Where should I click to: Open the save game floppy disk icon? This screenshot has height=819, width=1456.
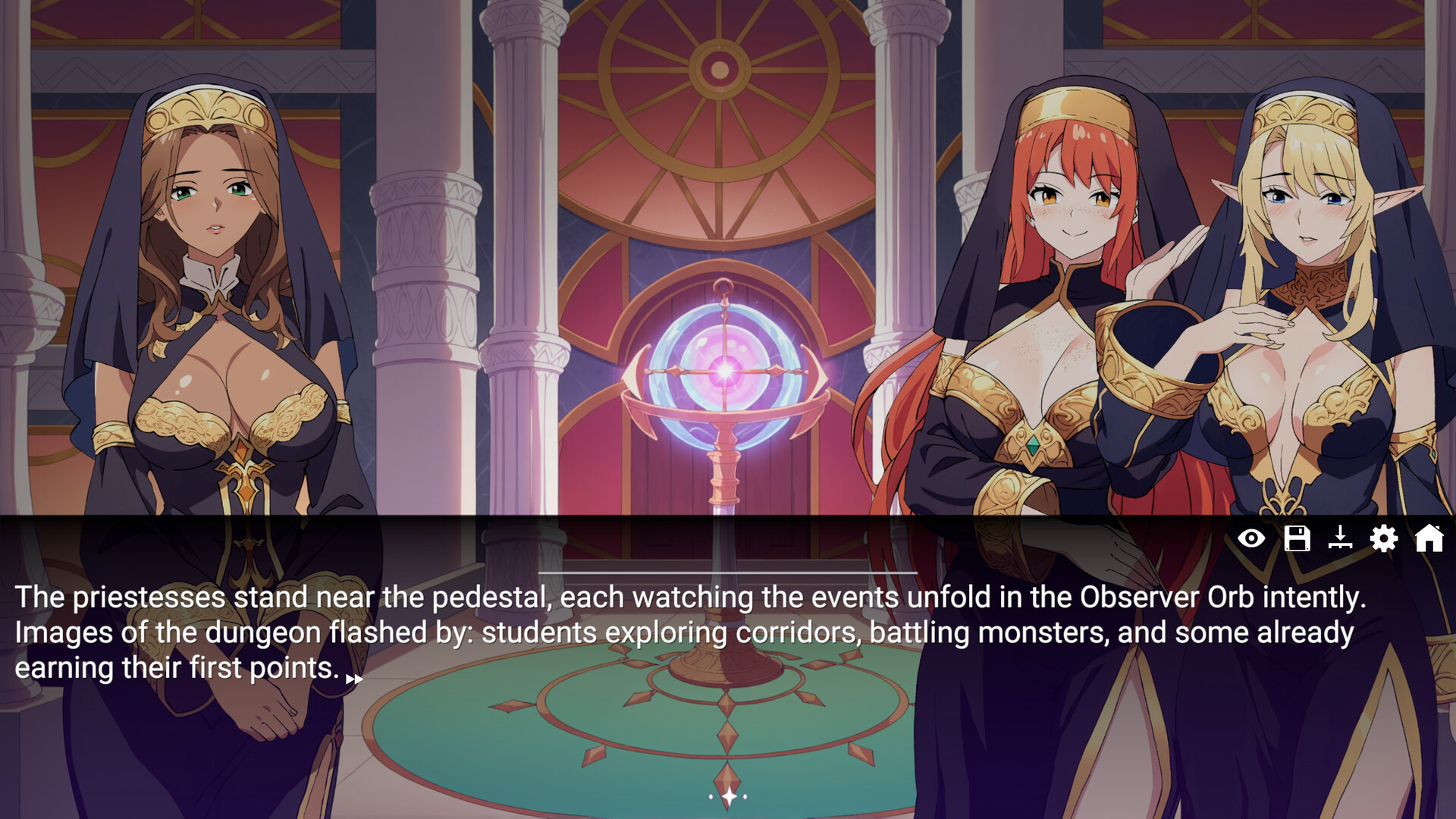point(1297,538)
